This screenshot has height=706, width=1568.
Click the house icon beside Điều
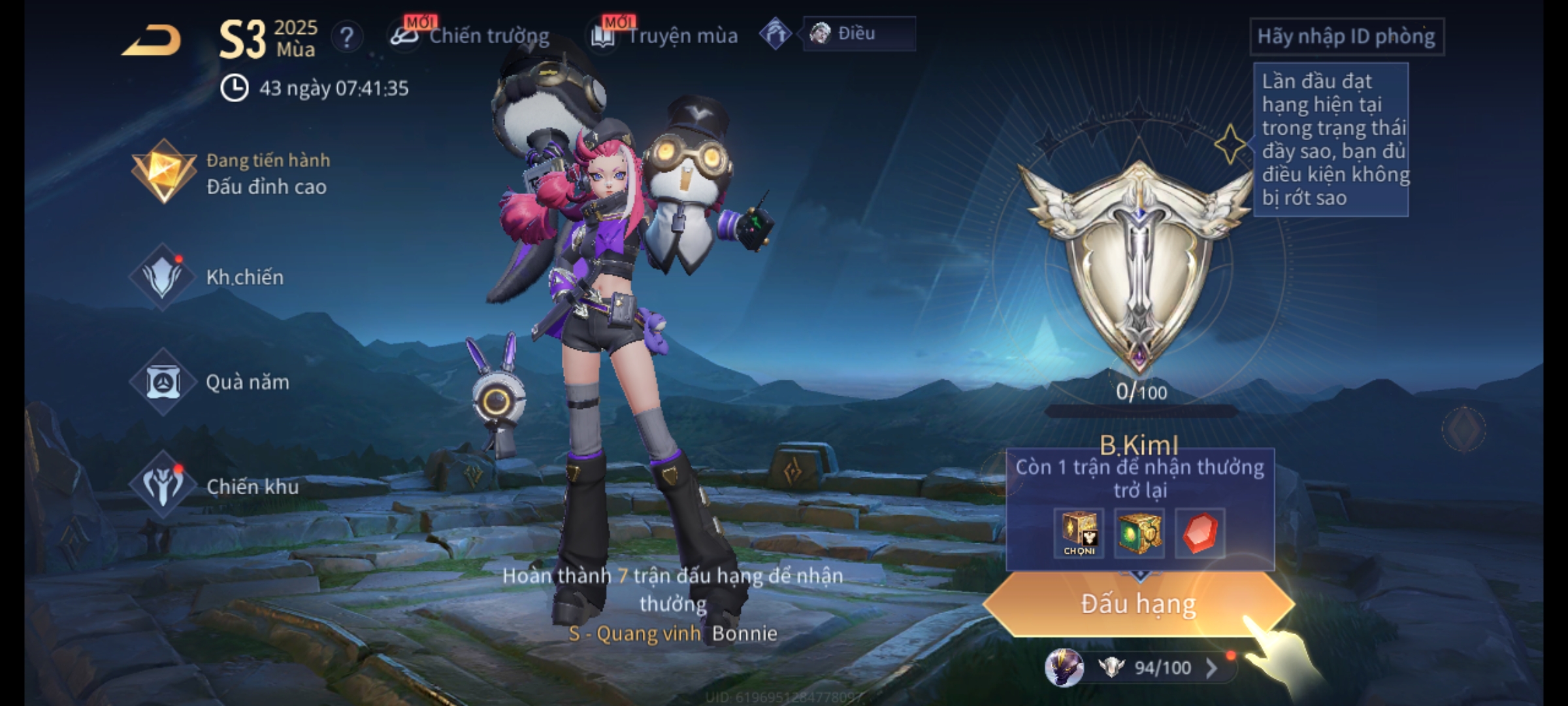pyautogui.click(x=776, y=34)
